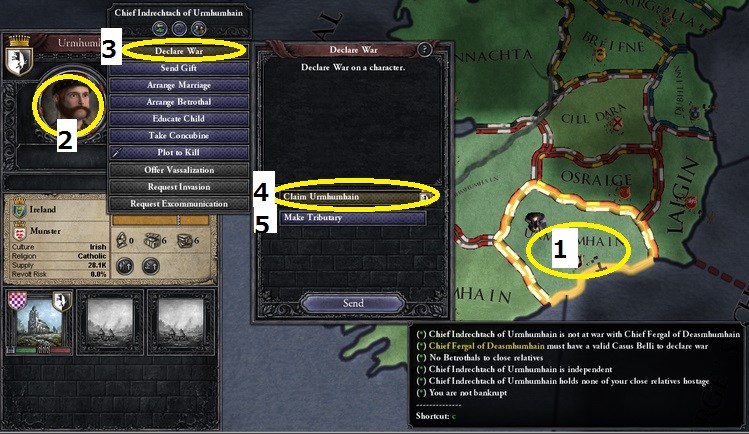Open the Declare War help button
The height and width of the screenshot is (434, 749).
(425, 49)
